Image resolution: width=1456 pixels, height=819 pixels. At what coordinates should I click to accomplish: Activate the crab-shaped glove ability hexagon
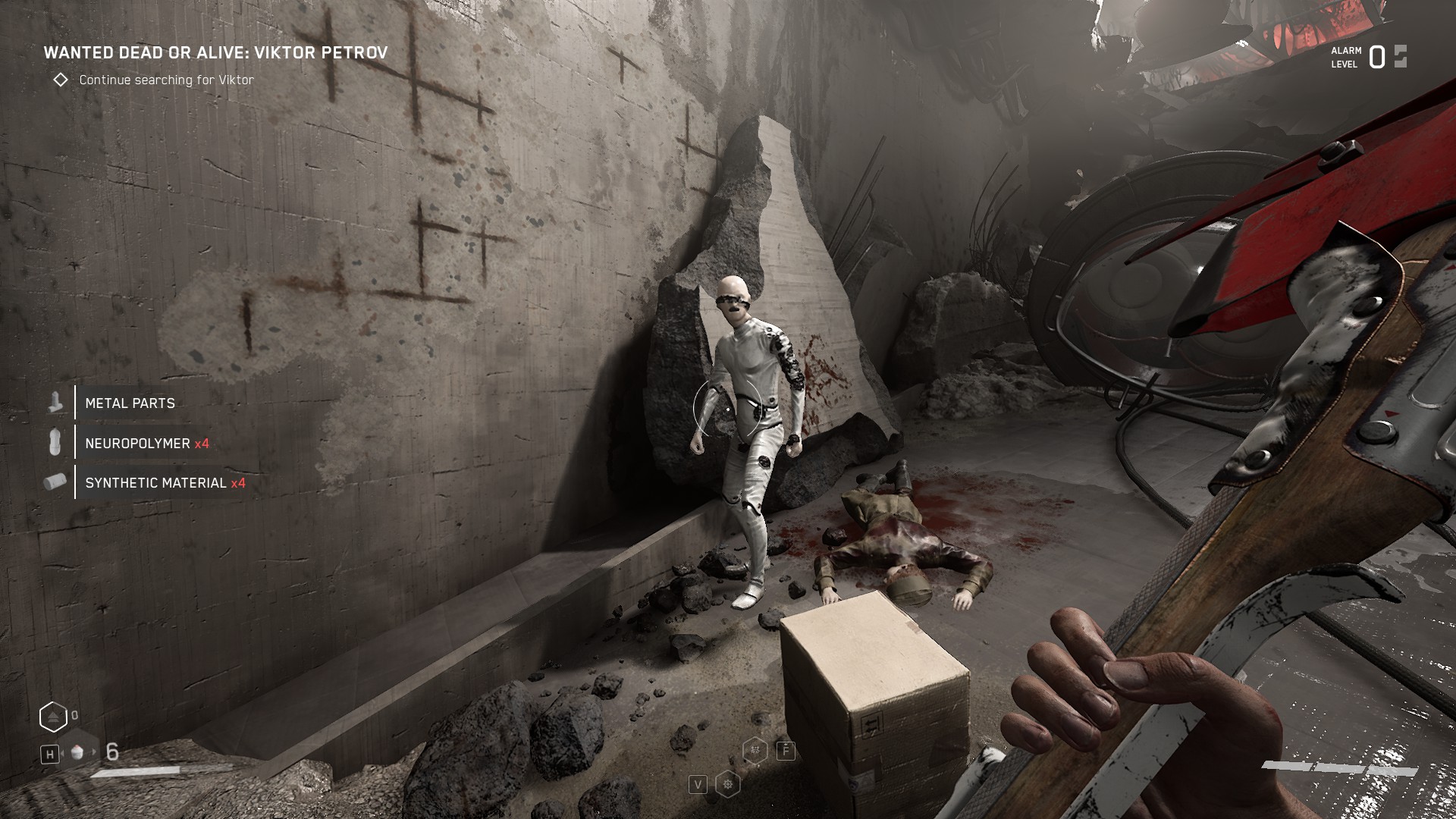click(x=755, y=750)
